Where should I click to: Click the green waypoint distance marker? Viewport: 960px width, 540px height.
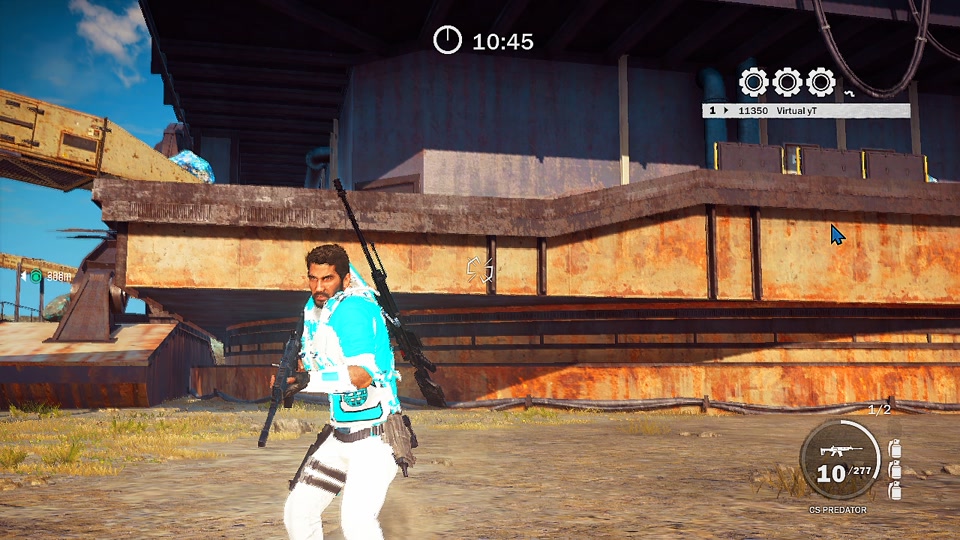point(37,276)
